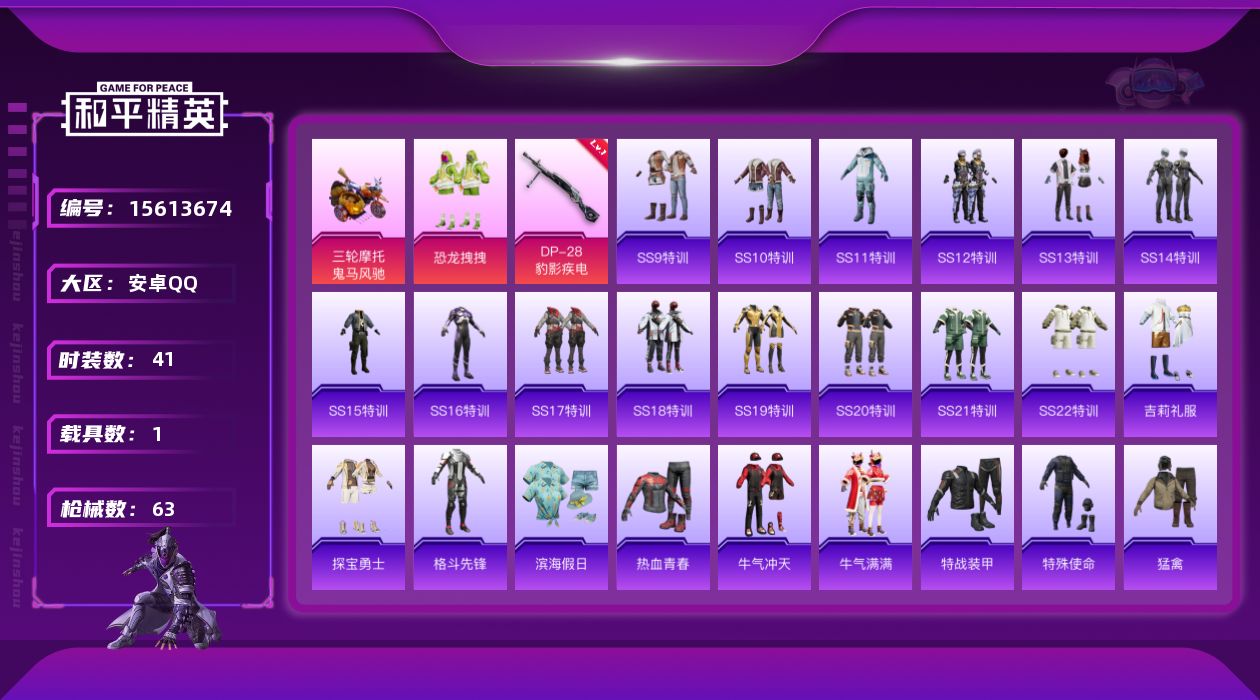Select the 热血青春 outfit tile
This screenshot has width=1260, height=700.
[663, 517]
